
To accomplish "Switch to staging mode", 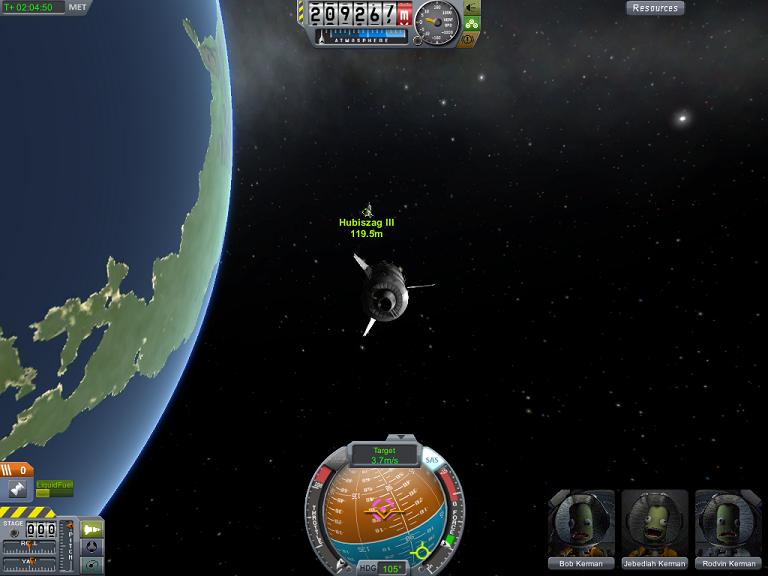I will [x=92, y=528].
